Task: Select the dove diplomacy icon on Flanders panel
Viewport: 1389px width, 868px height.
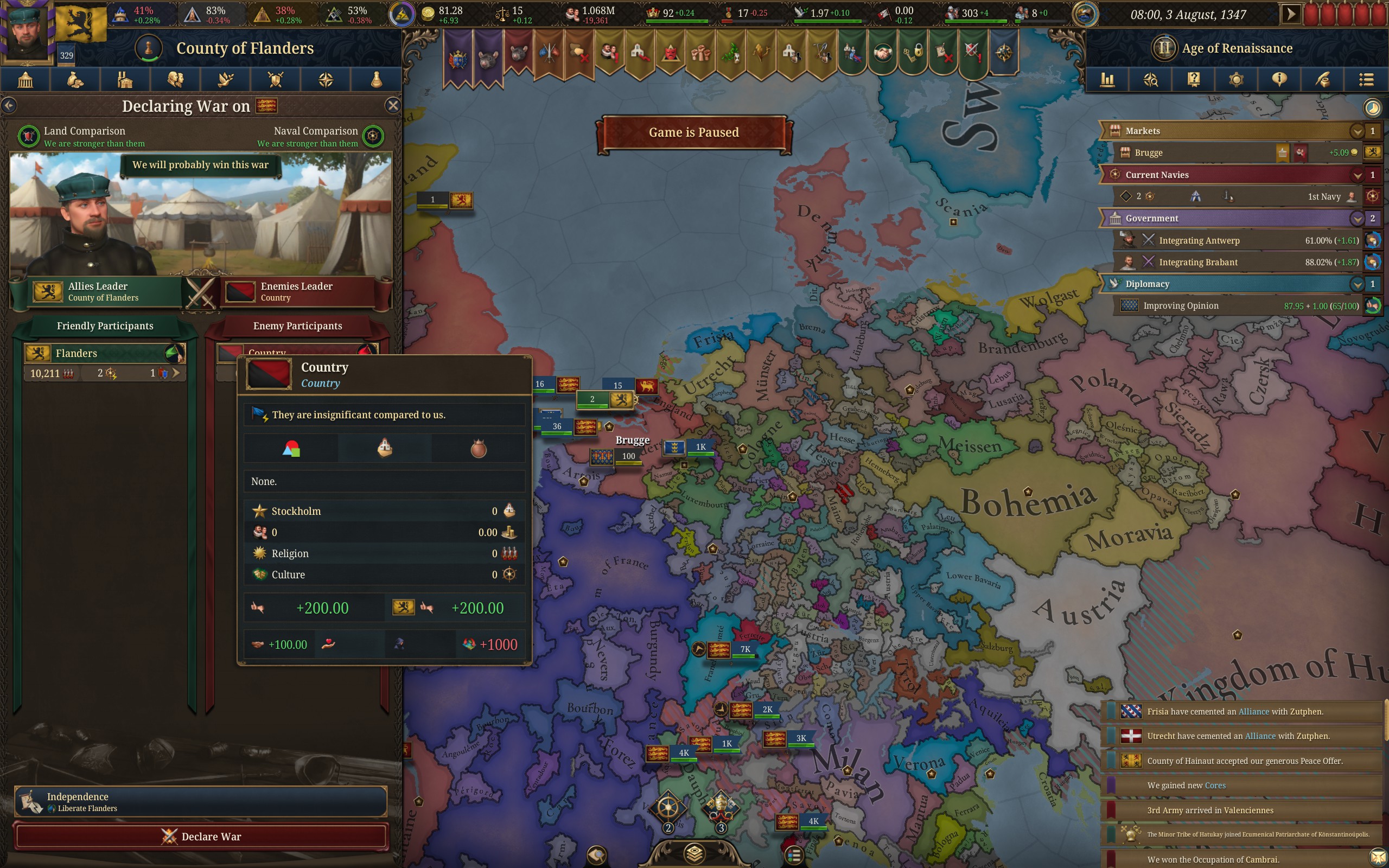Action: pos(226,80)
